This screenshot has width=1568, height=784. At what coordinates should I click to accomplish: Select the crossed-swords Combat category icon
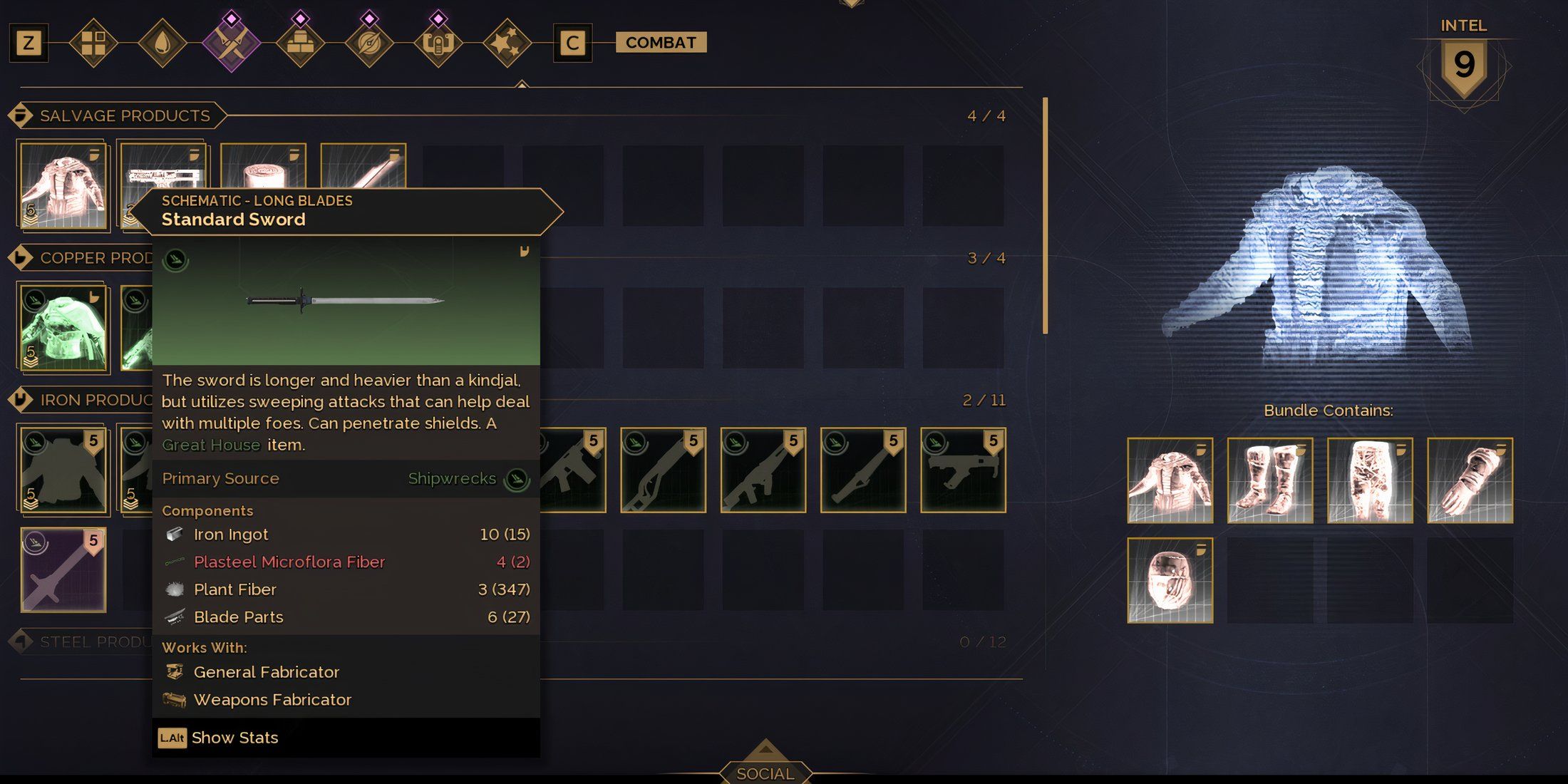[232, 41]
